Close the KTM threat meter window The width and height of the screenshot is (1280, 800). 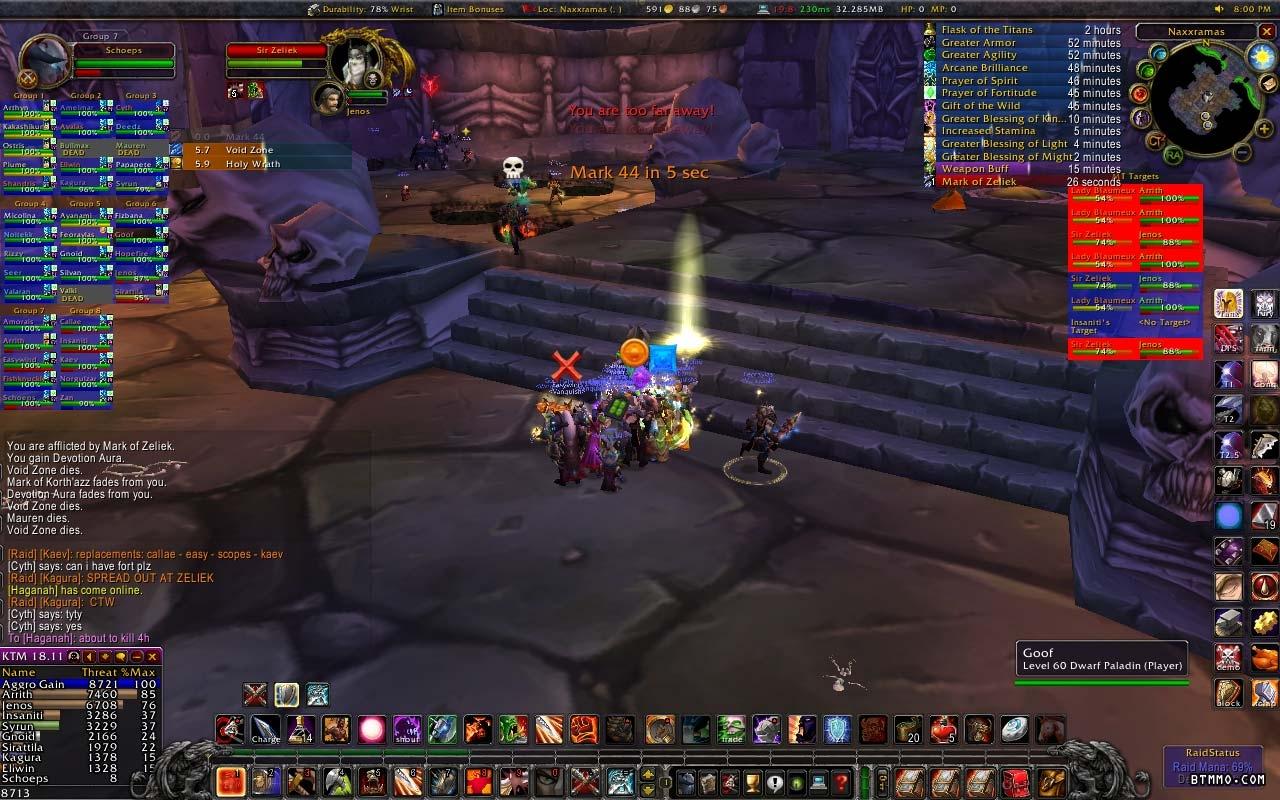point(153,657)
